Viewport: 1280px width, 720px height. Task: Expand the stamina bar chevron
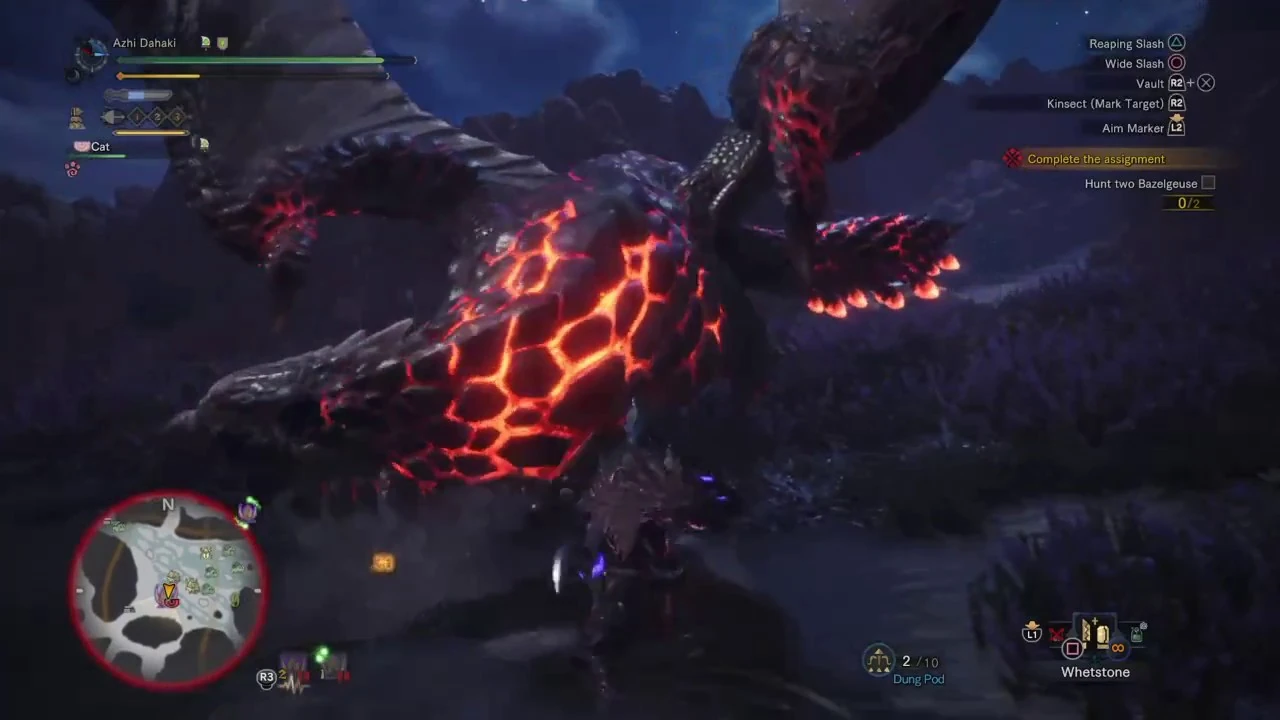(x=388, y=75)
